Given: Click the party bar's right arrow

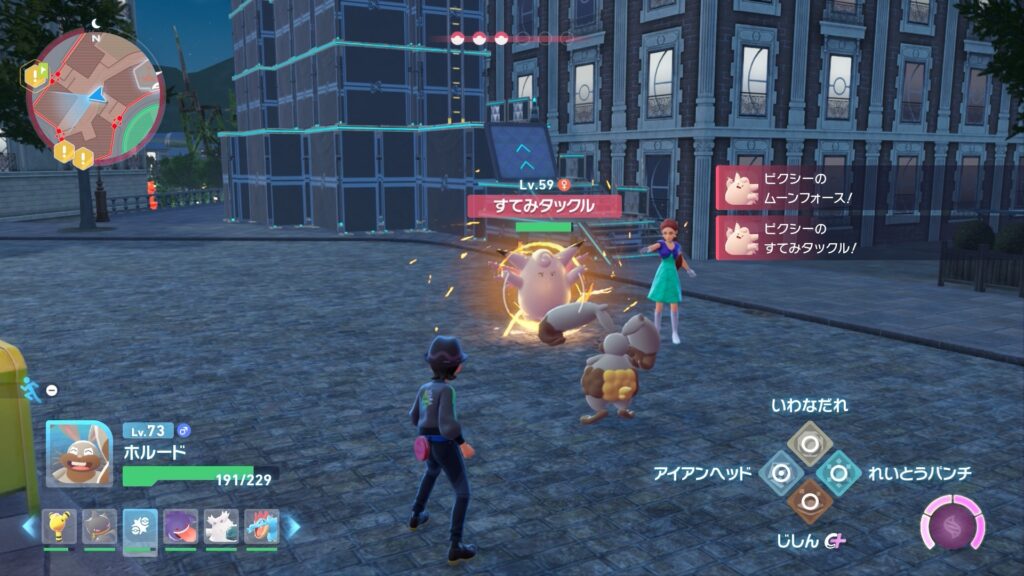Looking at the screenshot, I should click(x=293, y=527).
